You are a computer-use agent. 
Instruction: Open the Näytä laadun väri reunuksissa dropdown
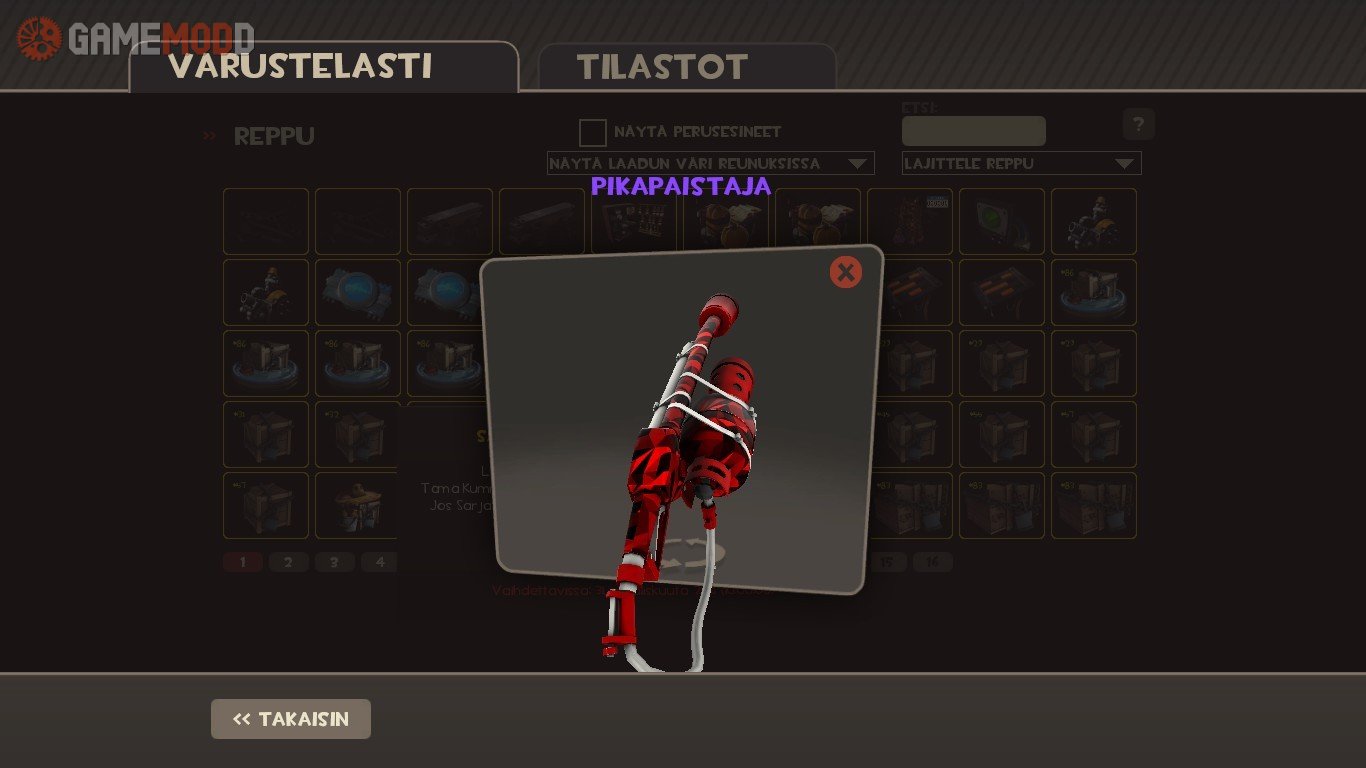pyautogui.click(x=710, y=163)
